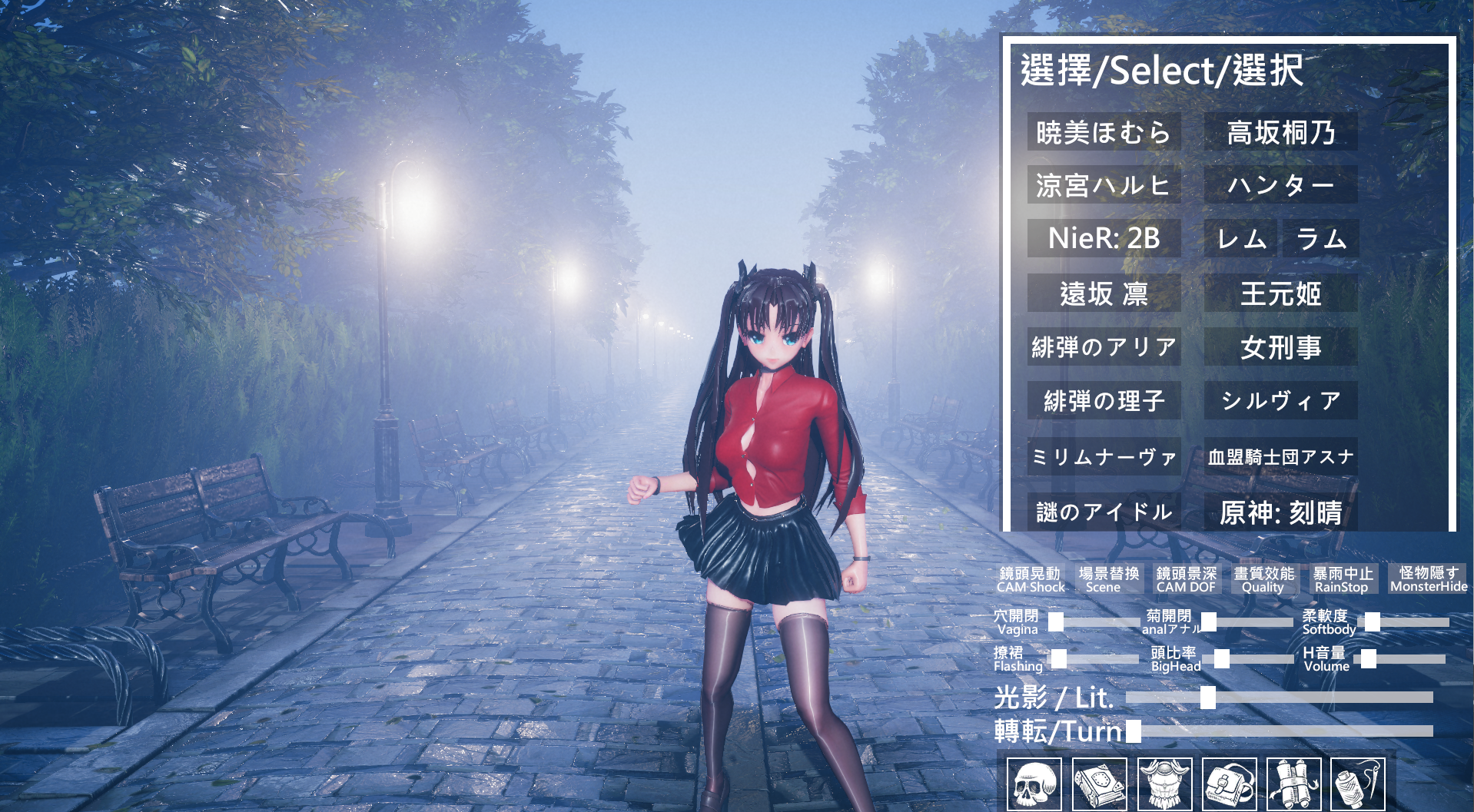Toggle the CAM DOF option
The height and width of the screenshot is (812, 1474).
click(x=1186, y=580)
